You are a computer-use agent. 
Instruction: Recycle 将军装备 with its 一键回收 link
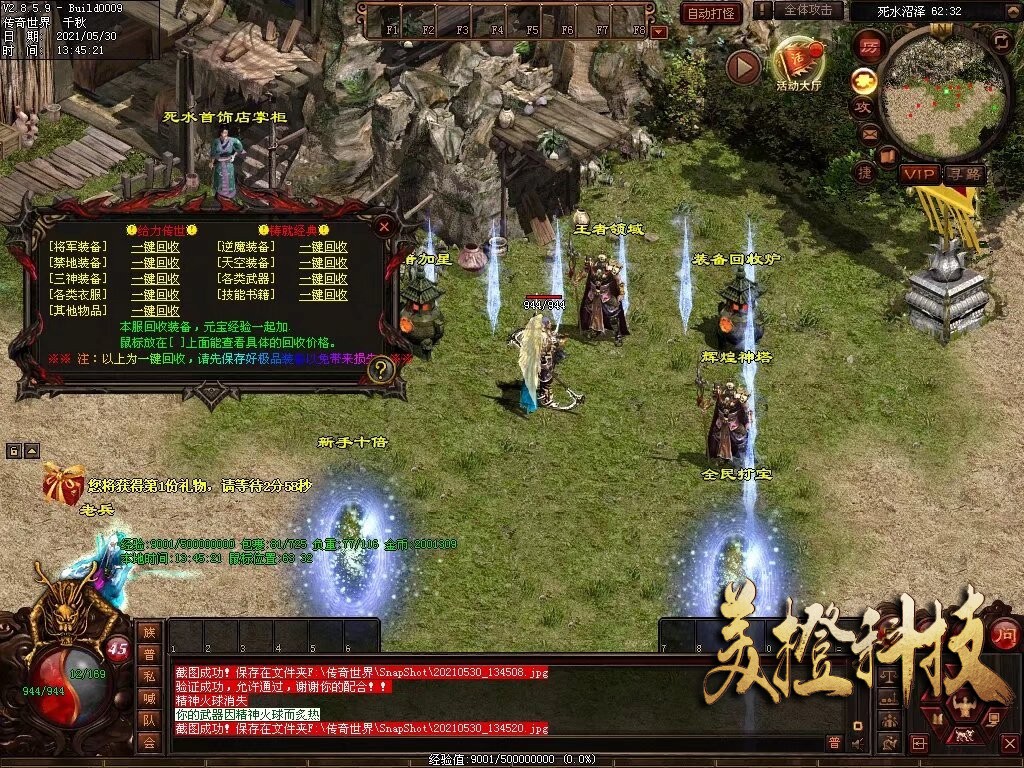[x=155, y=247]
